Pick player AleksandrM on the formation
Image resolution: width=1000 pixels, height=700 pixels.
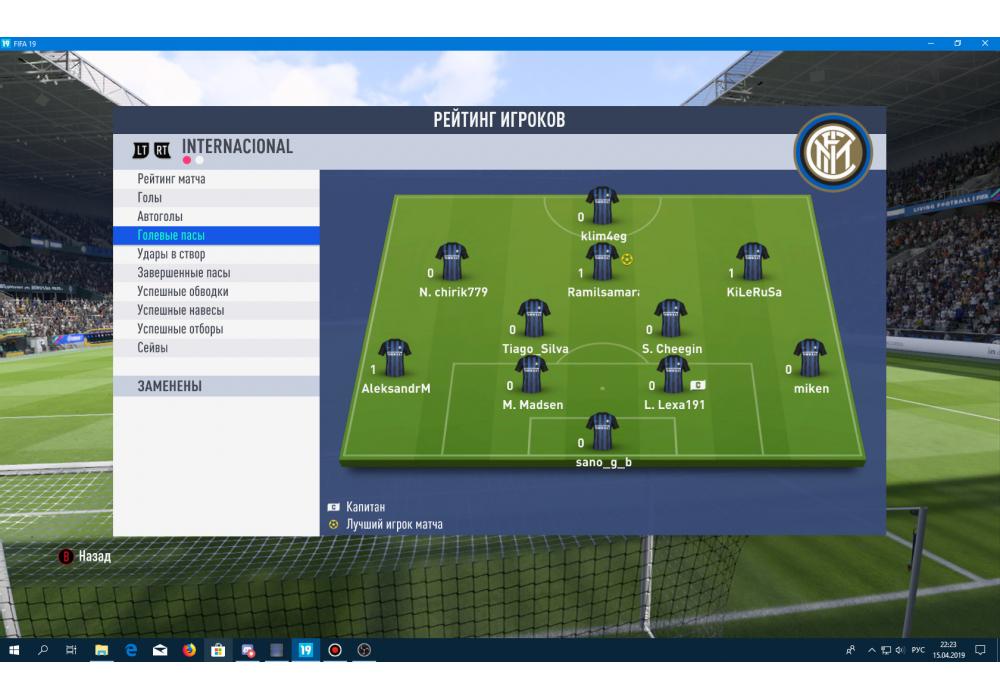tap(394, 358)
